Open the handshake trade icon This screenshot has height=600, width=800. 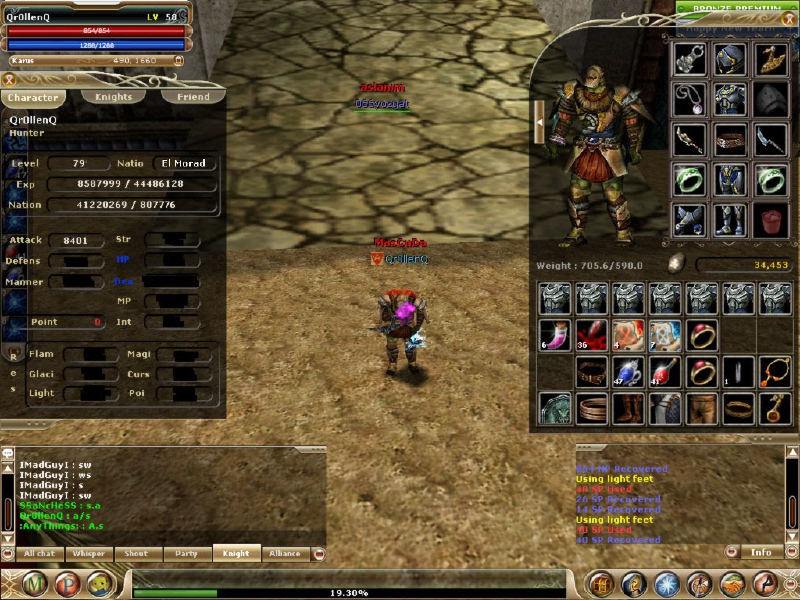pos(732,584)
